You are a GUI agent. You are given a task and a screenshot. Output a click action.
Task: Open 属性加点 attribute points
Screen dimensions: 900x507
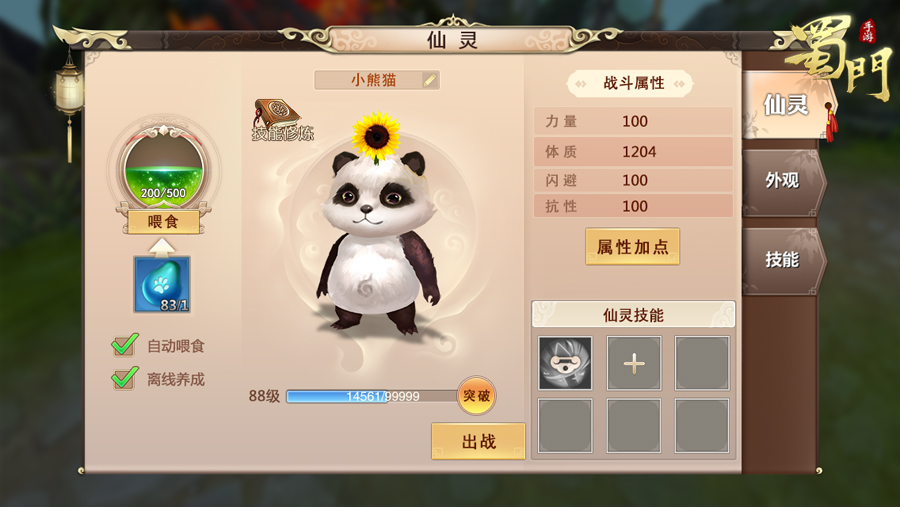tap(632, 247)
